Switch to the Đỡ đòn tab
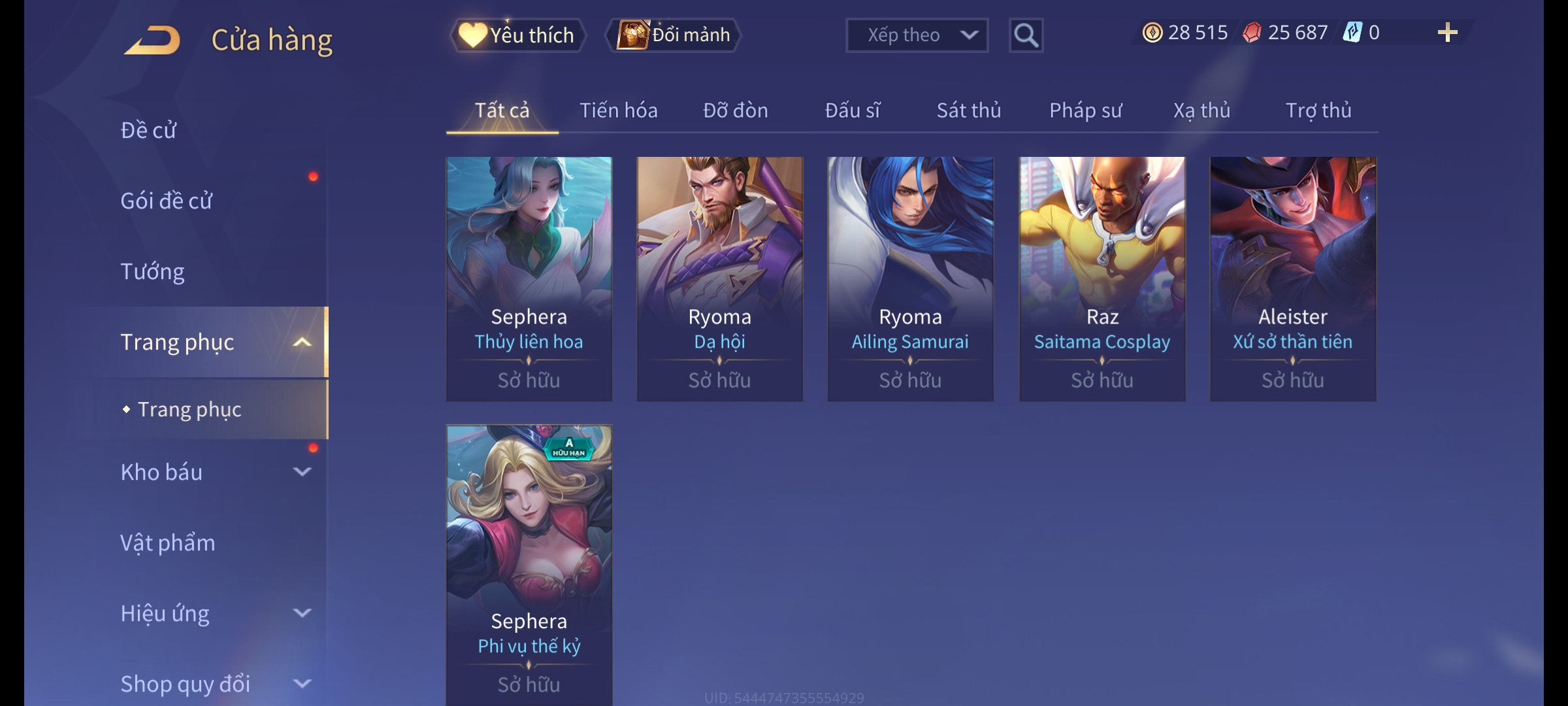This screenshot has height=706, width=1568. (x=735, y=110)
